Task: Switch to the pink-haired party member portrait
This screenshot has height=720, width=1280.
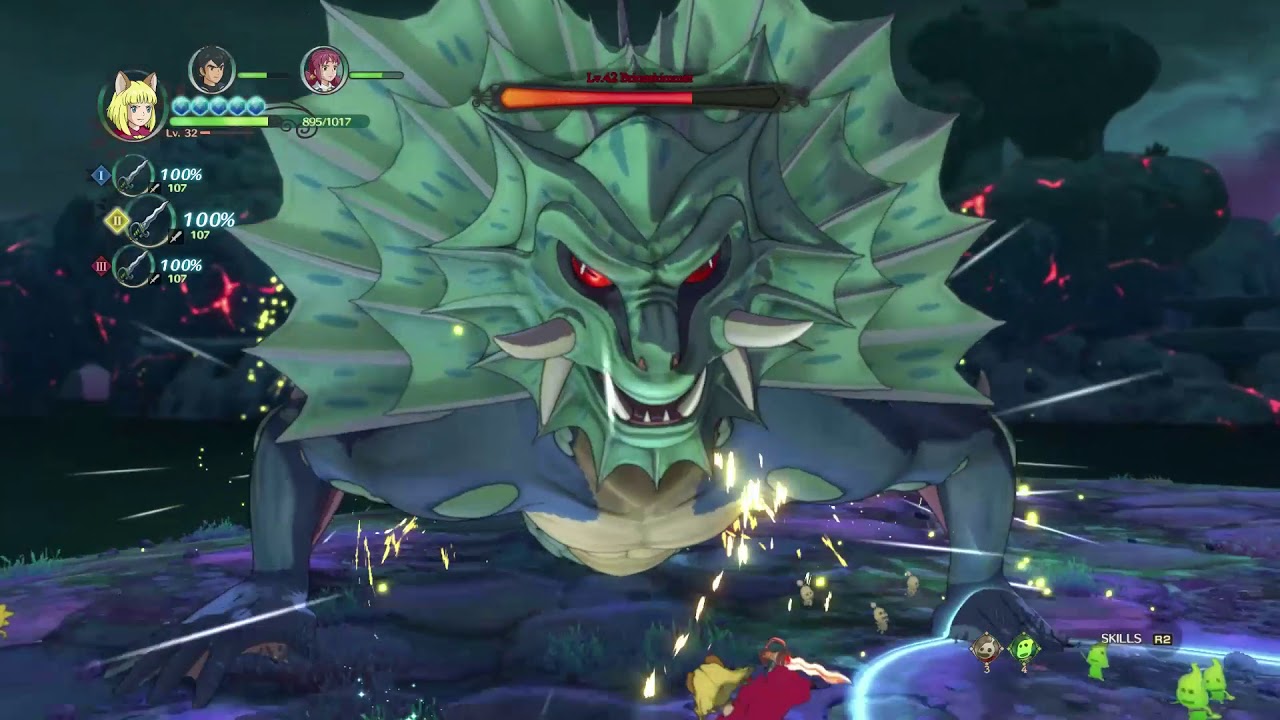Action: coord(324,70)
